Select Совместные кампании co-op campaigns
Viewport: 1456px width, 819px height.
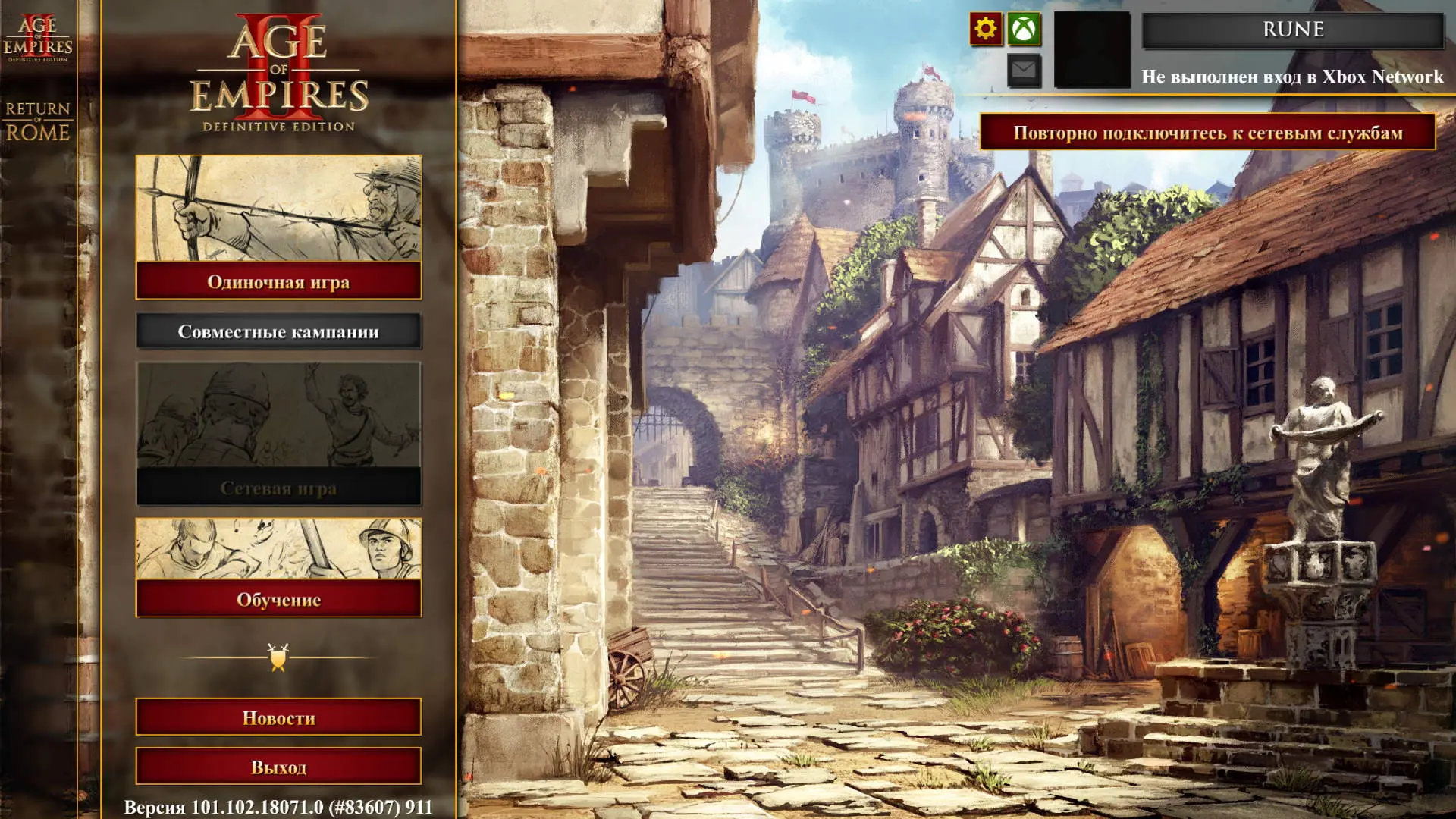pos(278,331)
